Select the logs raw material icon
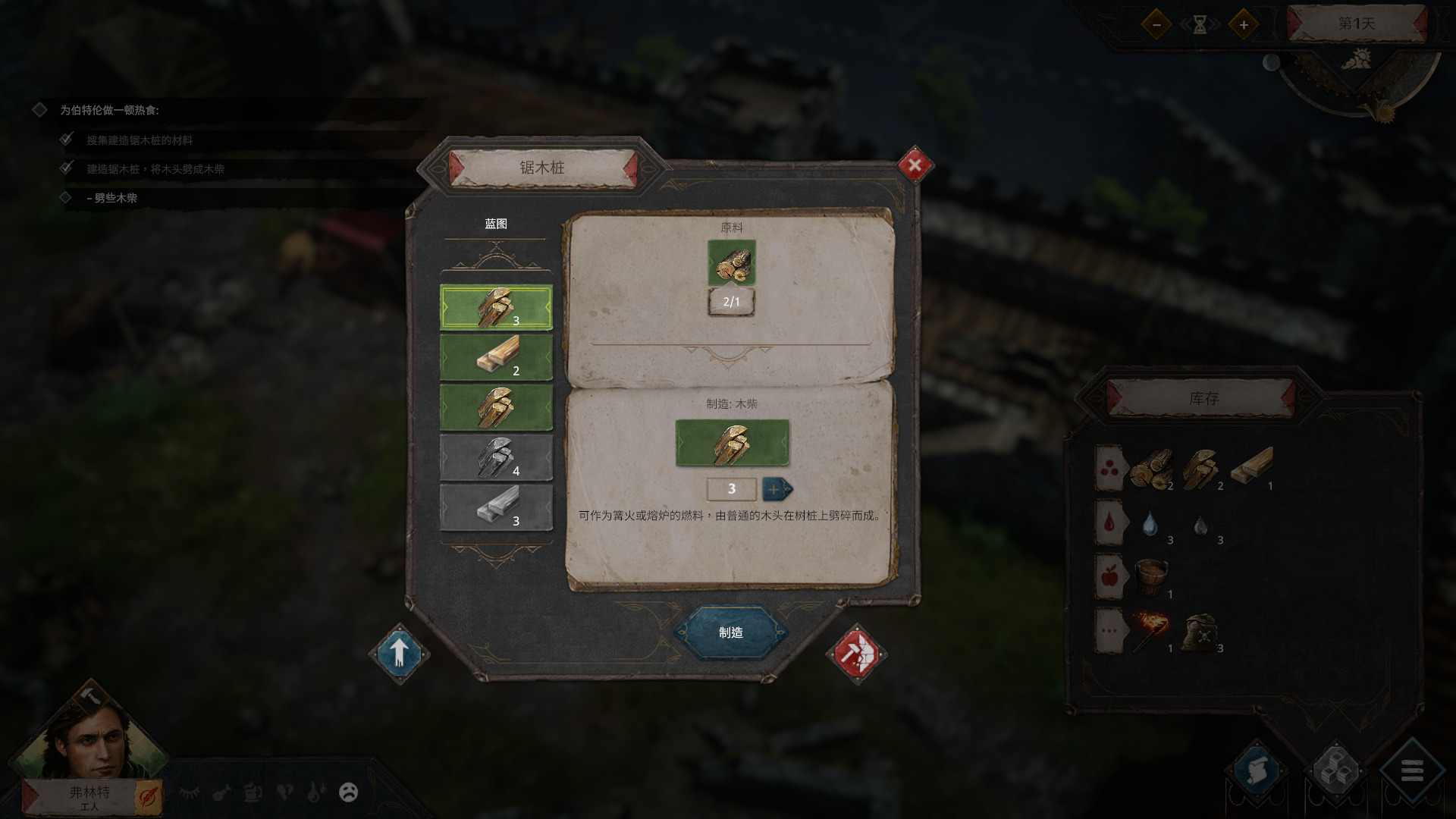1456x819 pixels. tap(731, 262)
